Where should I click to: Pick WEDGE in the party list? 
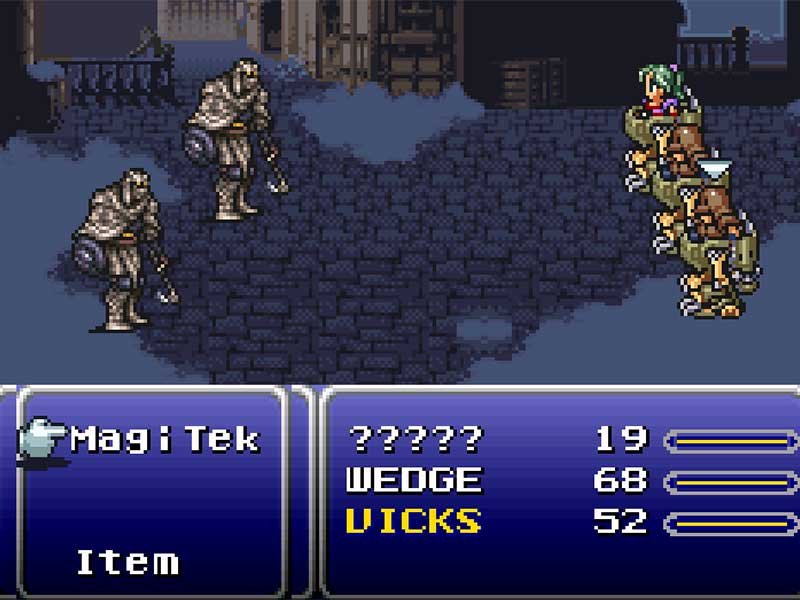point(414,480)
